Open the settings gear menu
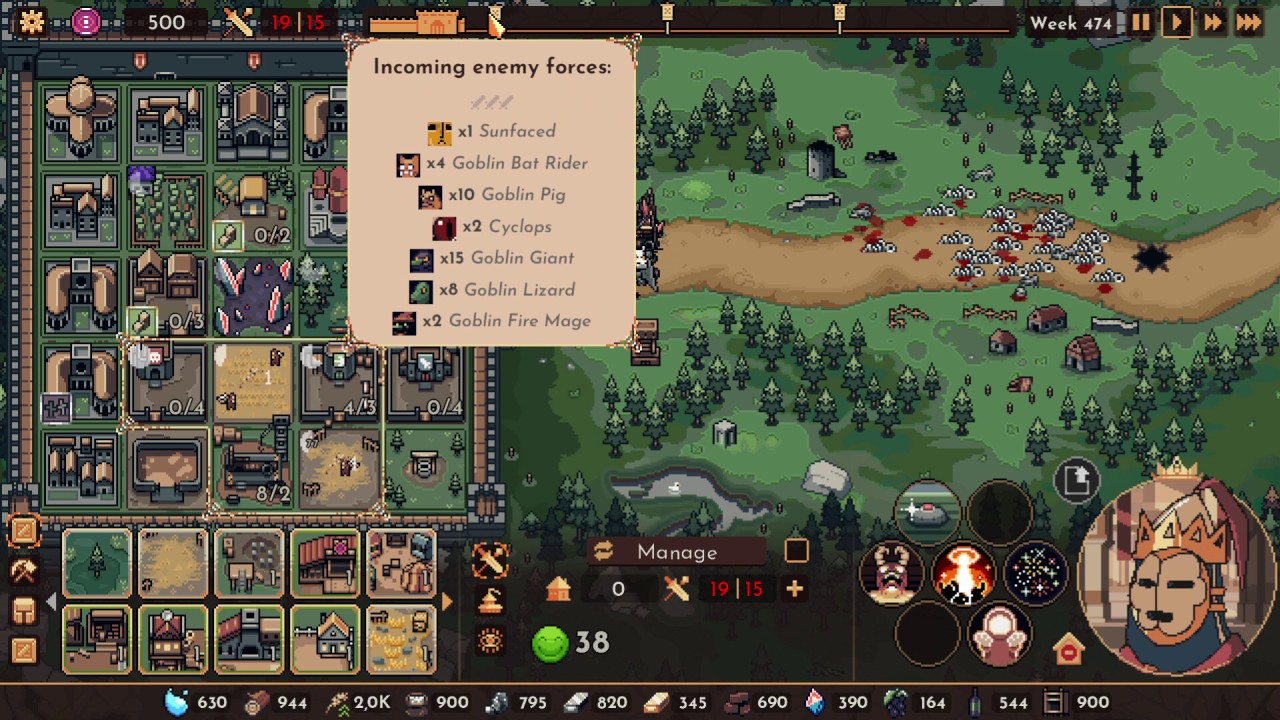The width and height of the screenshot is (1280, 720). [31, 22]
